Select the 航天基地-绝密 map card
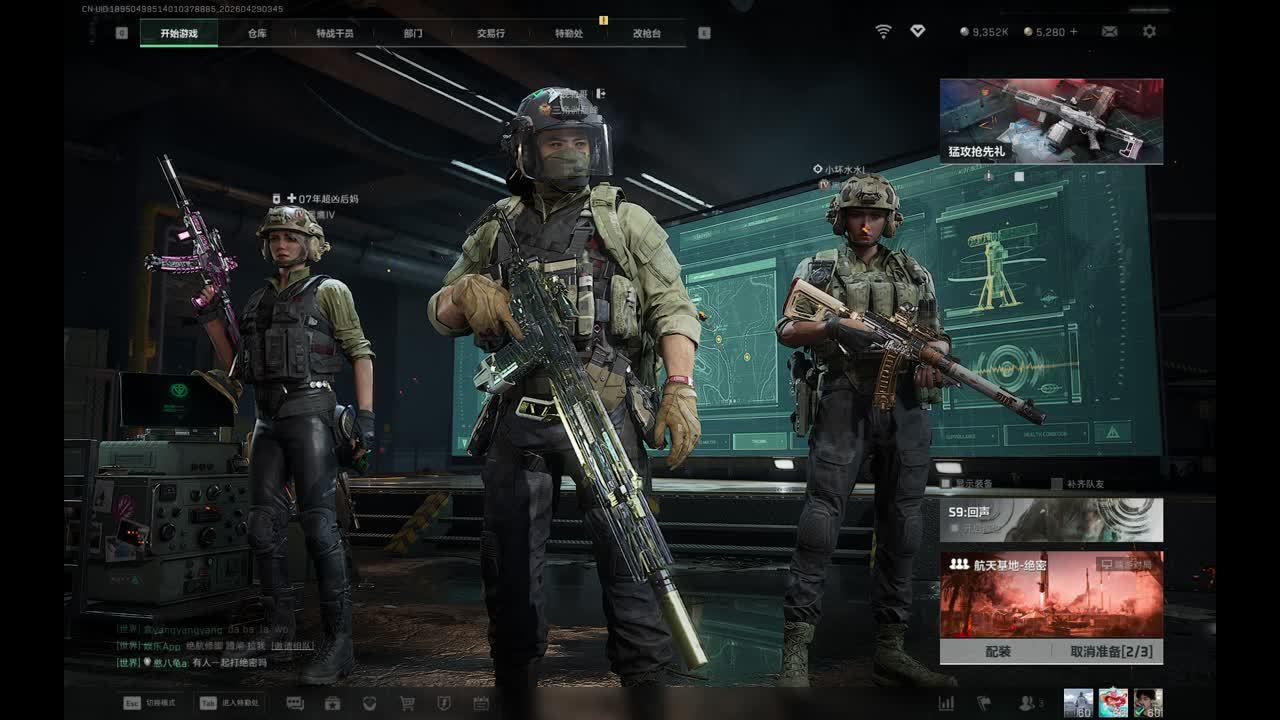This screenshot has height=720, width=1280. pos(1051,595)
